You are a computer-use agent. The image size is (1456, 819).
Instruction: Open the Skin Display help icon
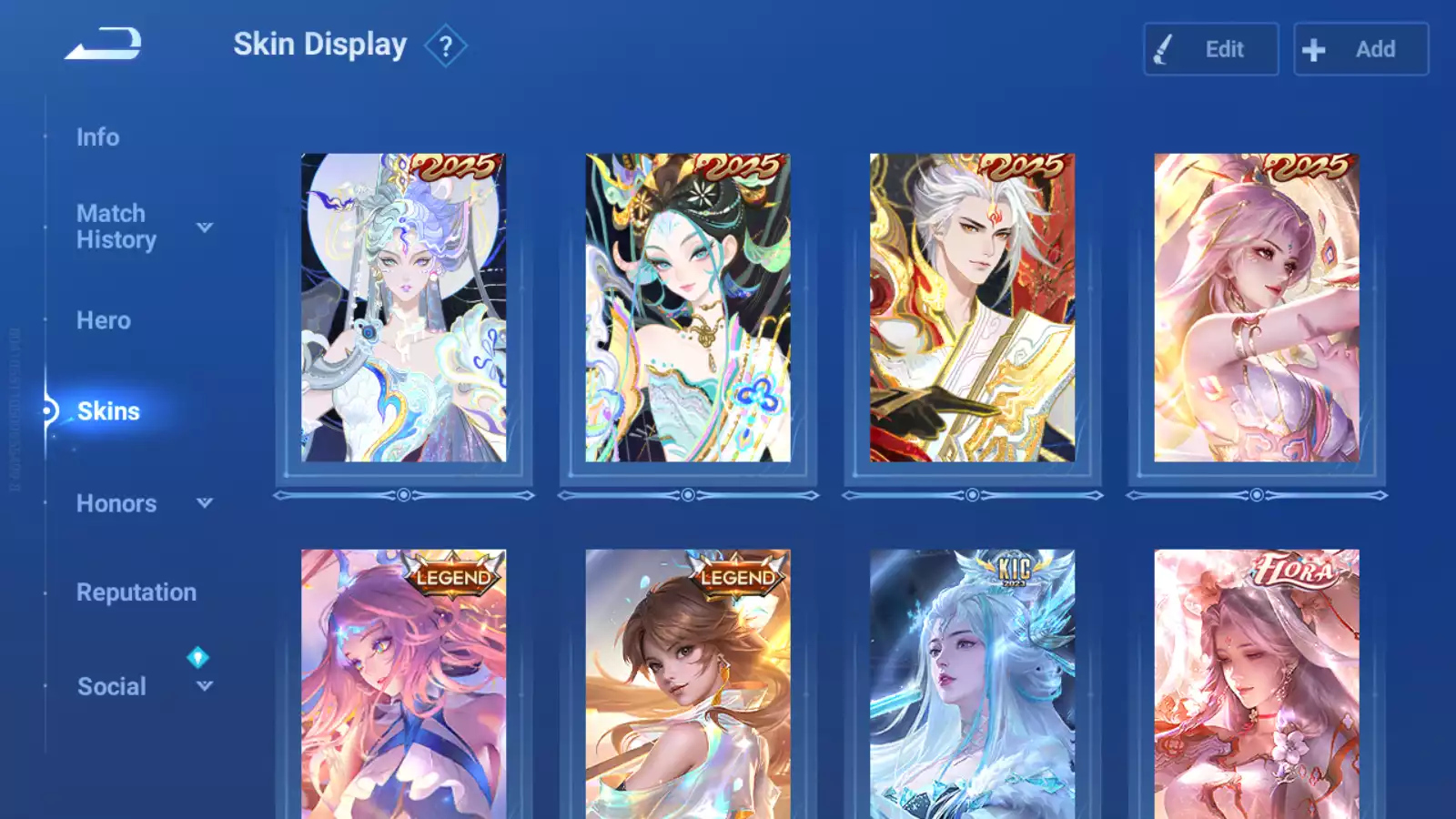tap(446, 46)
